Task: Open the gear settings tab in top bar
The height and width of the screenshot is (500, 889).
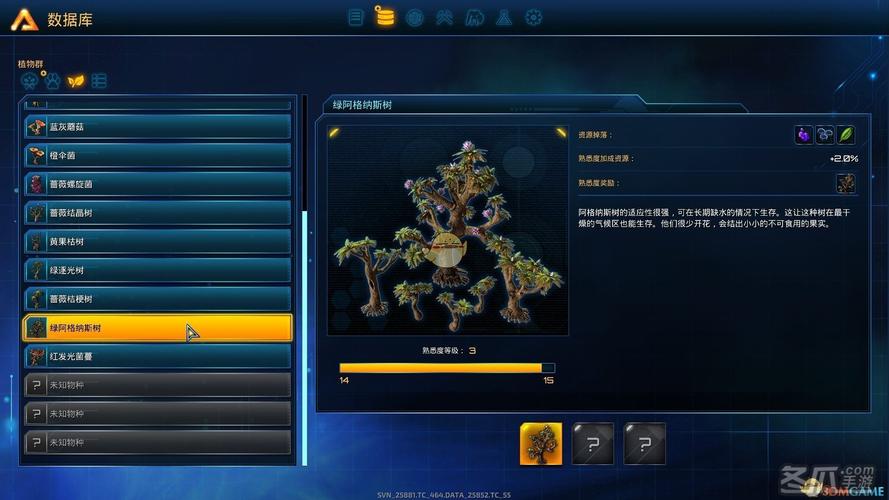Action: pyautogui.click(x=534, y=17)
